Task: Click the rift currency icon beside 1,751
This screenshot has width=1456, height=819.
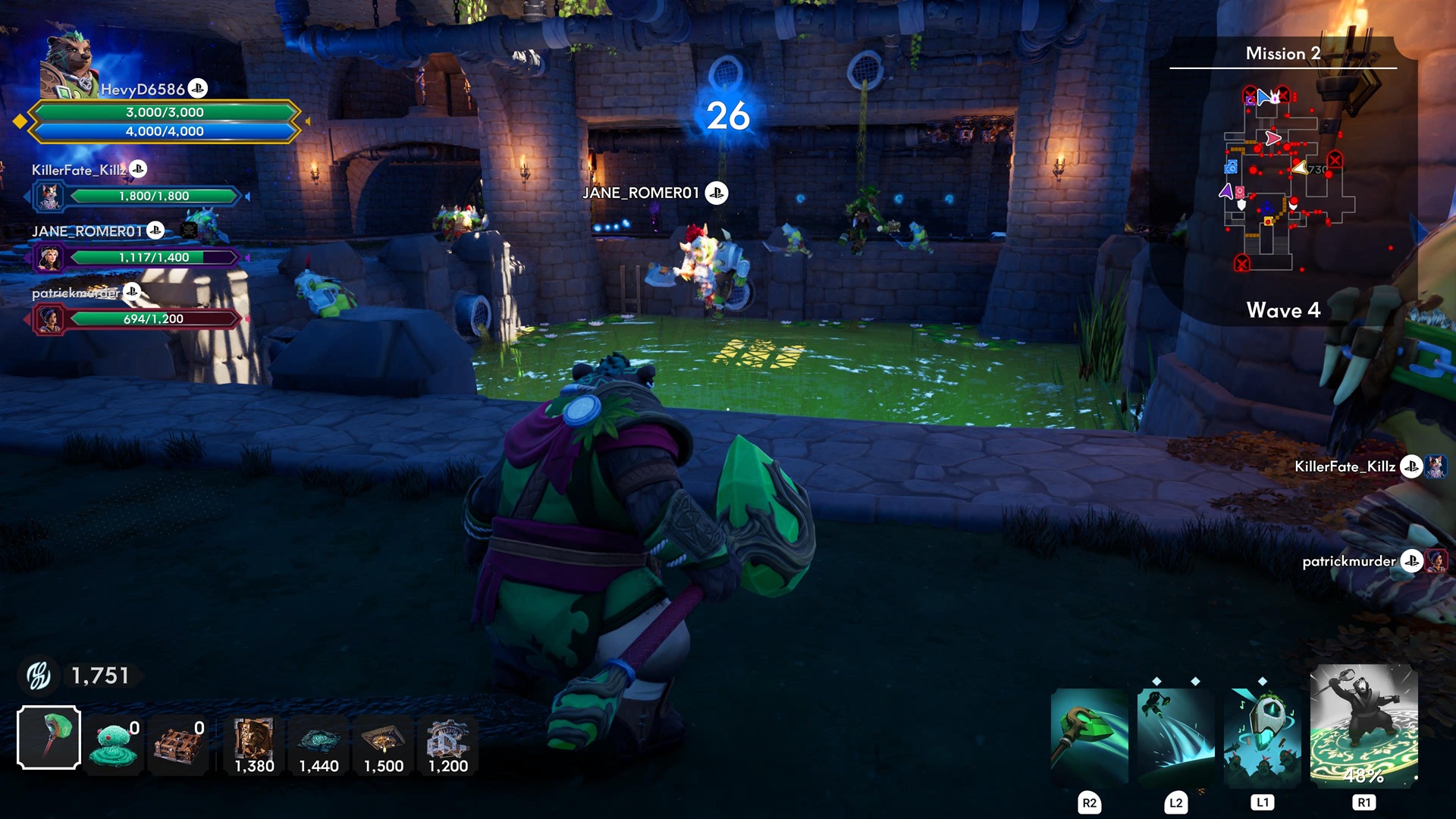Action: pyautogui.click(x=39, y=675)
